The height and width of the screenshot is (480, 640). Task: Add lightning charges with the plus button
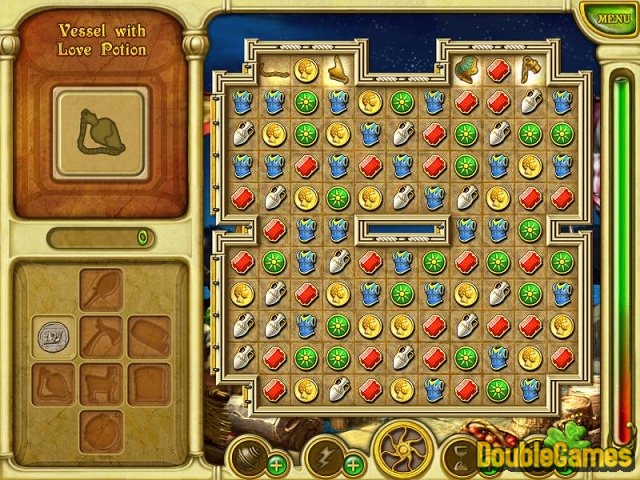coord(353,464)
